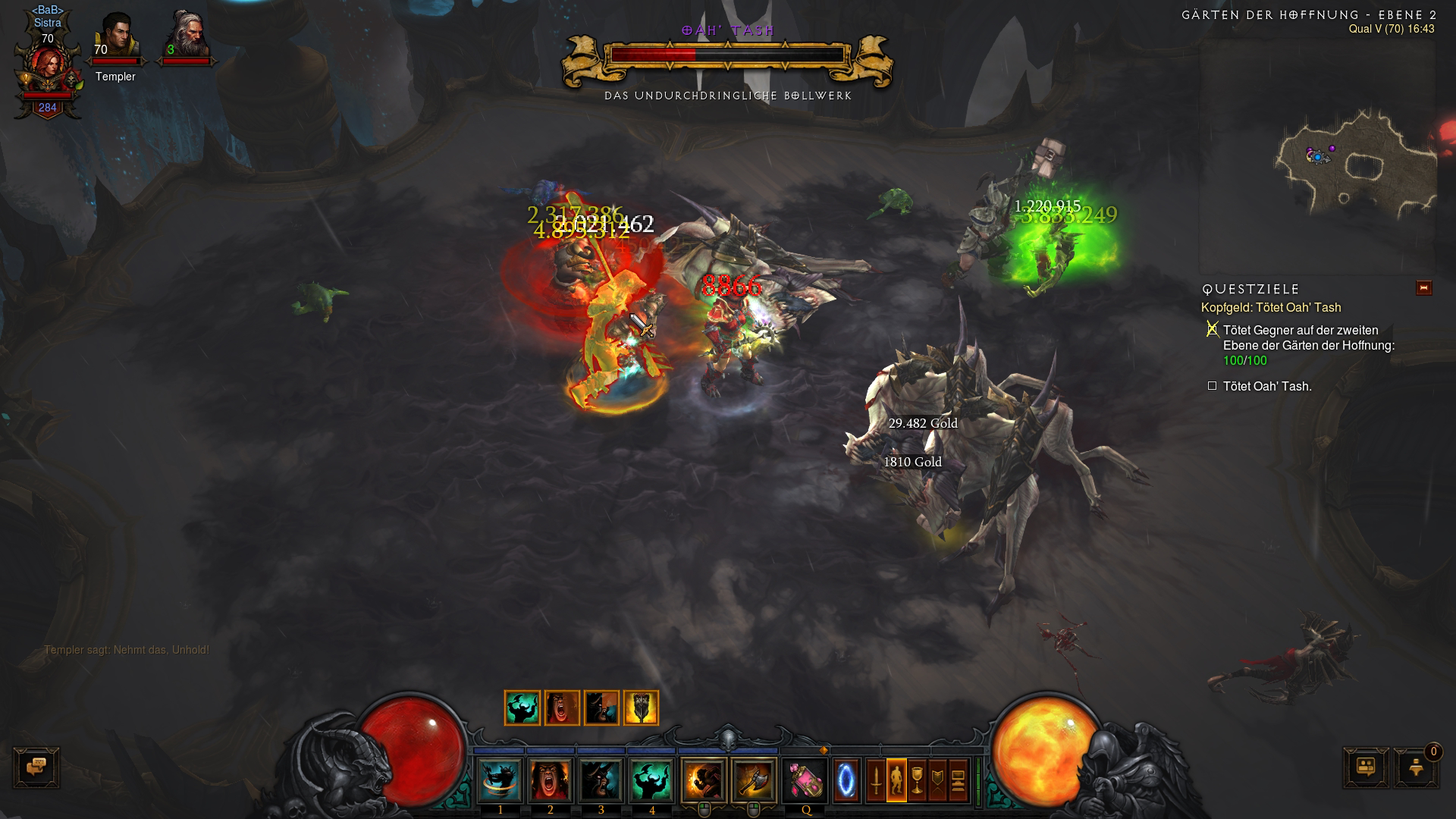Open the banner shield menu button

click(x=937, y=780)
